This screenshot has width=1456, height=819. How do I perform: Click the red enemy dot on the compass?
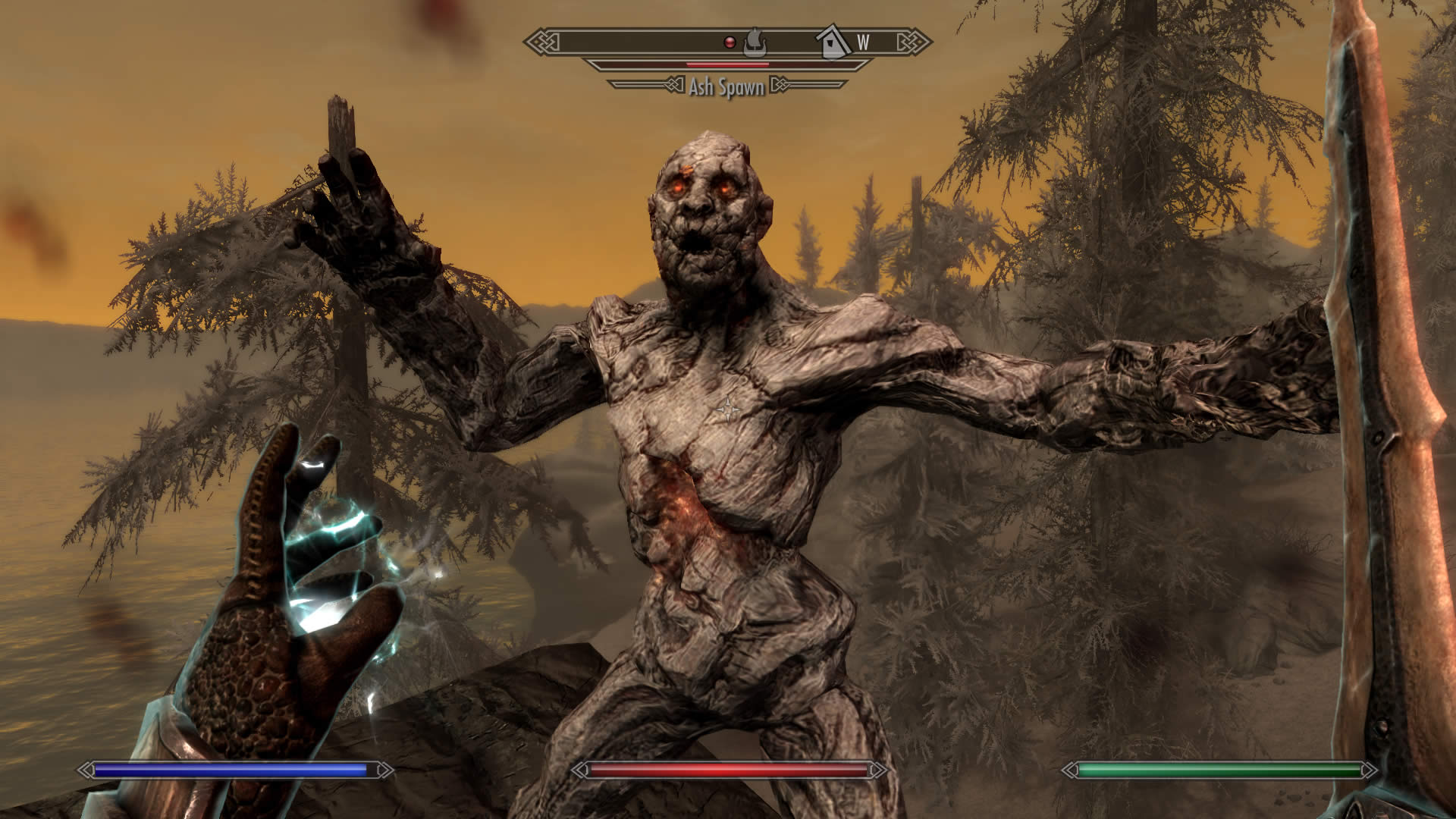tap(730, 42)
